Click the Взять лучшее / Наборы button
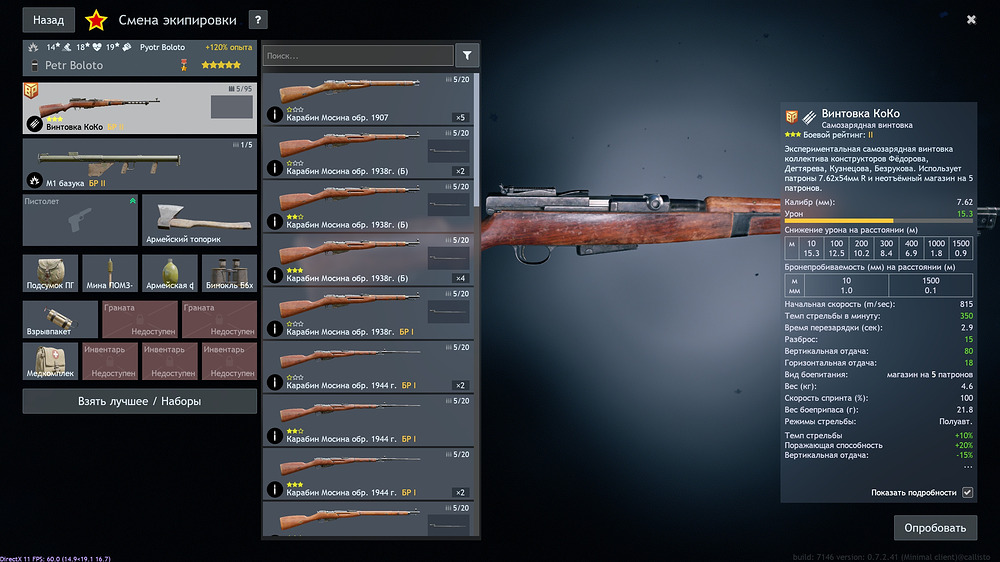 tap(139, 401)
